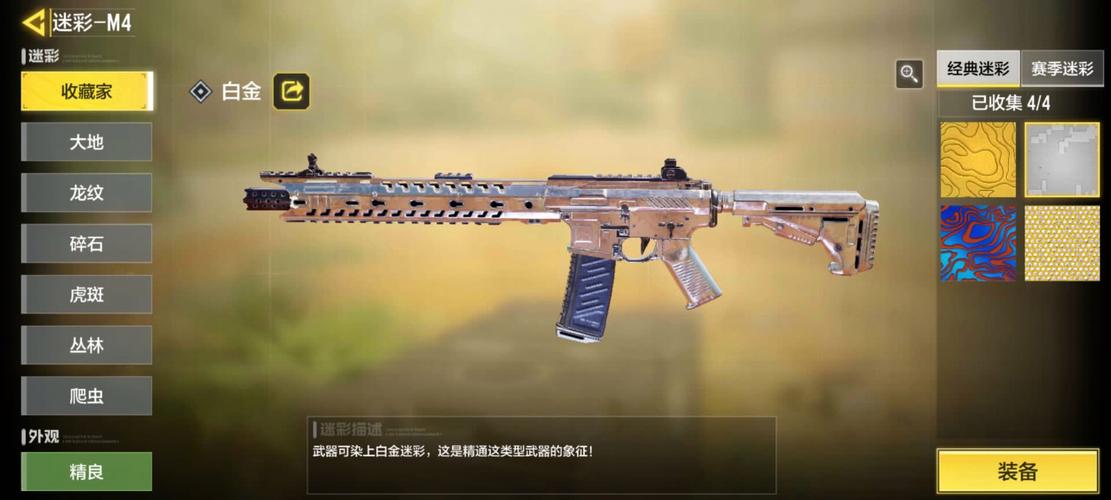Equip the camo with the 装备 button

coord(1017,472)
